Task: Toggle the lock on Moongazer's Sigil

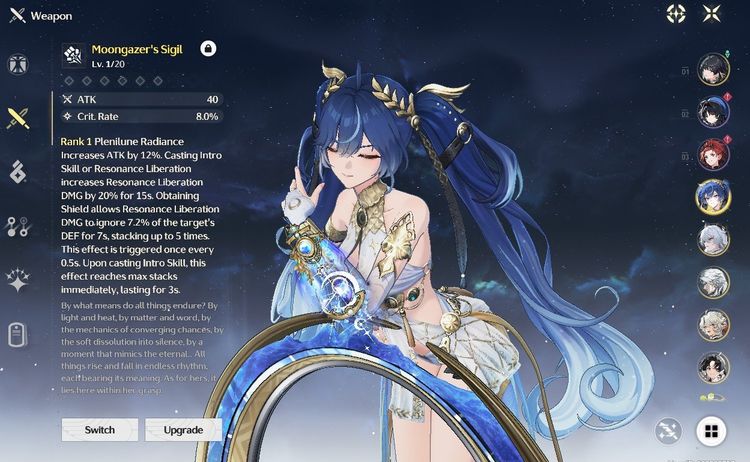Action: (208, 48)
